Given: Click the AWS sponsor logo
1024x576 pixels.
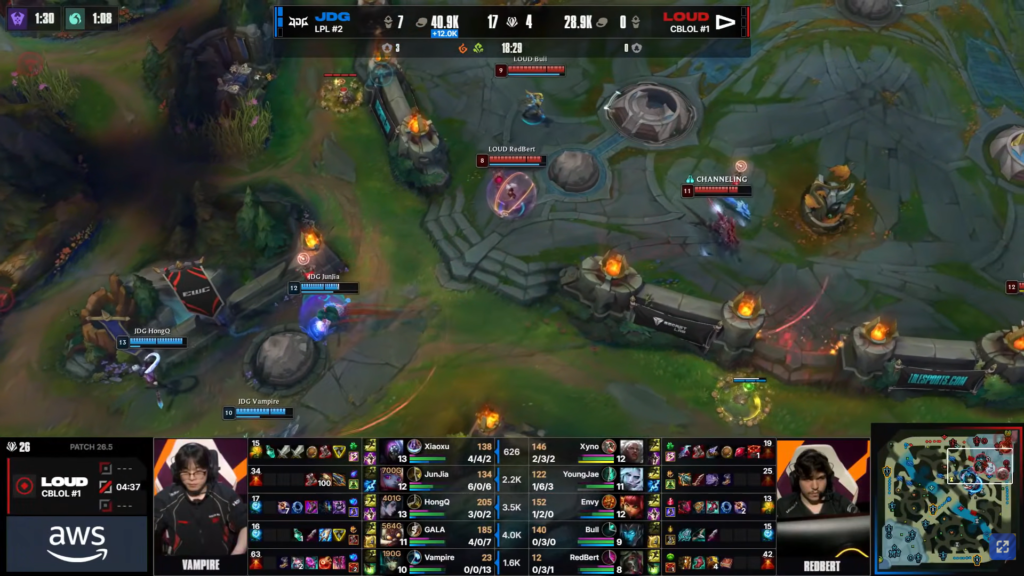Looking at the screenshot, I should 76,543.
